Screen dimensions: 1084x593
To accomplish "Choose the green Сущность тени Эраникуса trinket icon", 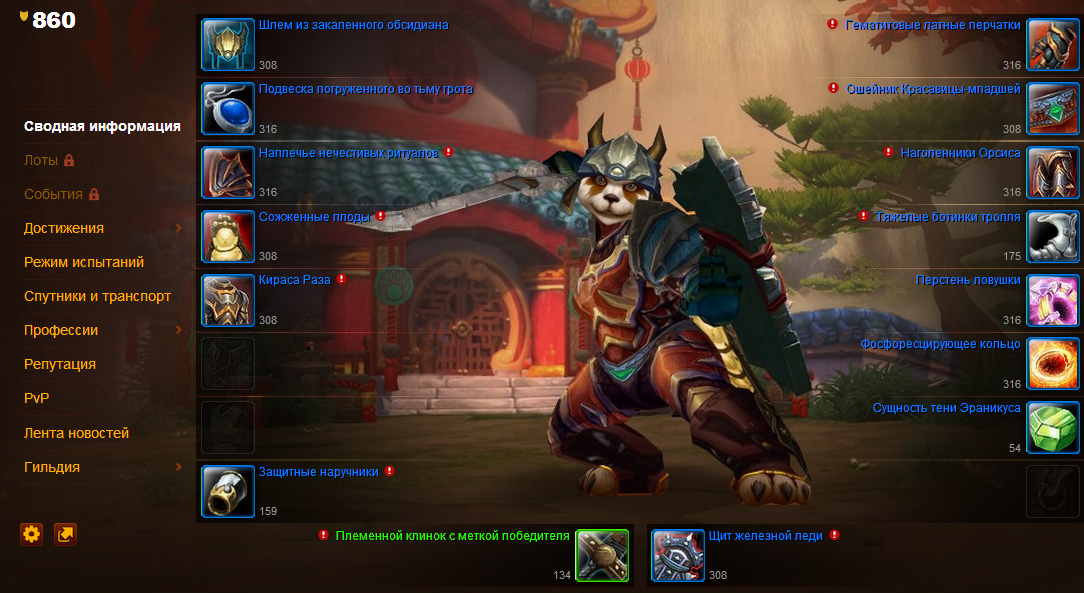I will (x=1053, y=428).
